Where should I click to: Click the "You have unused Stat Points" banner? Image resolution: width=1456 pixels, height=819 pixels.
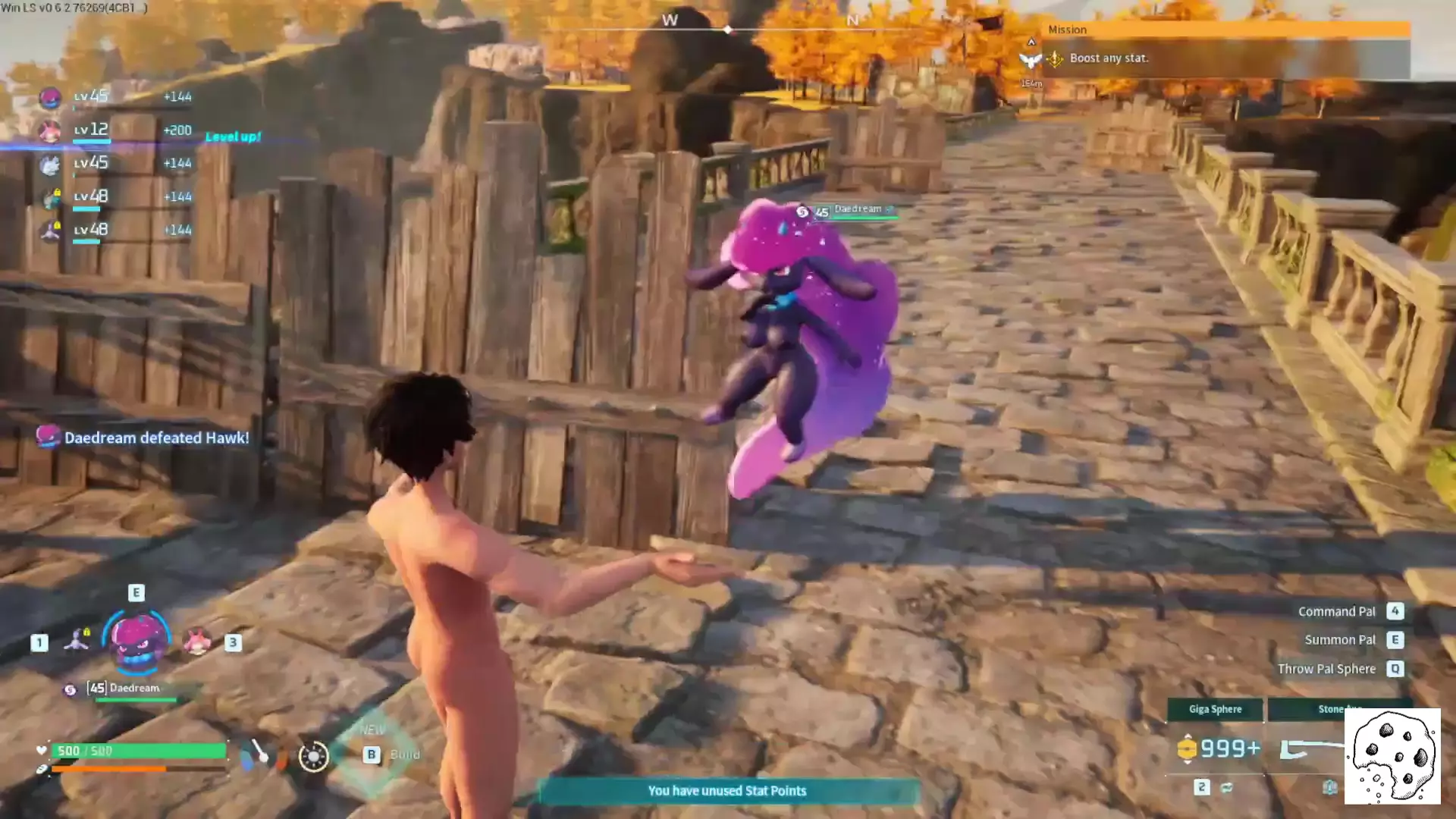tap(727, 791)
